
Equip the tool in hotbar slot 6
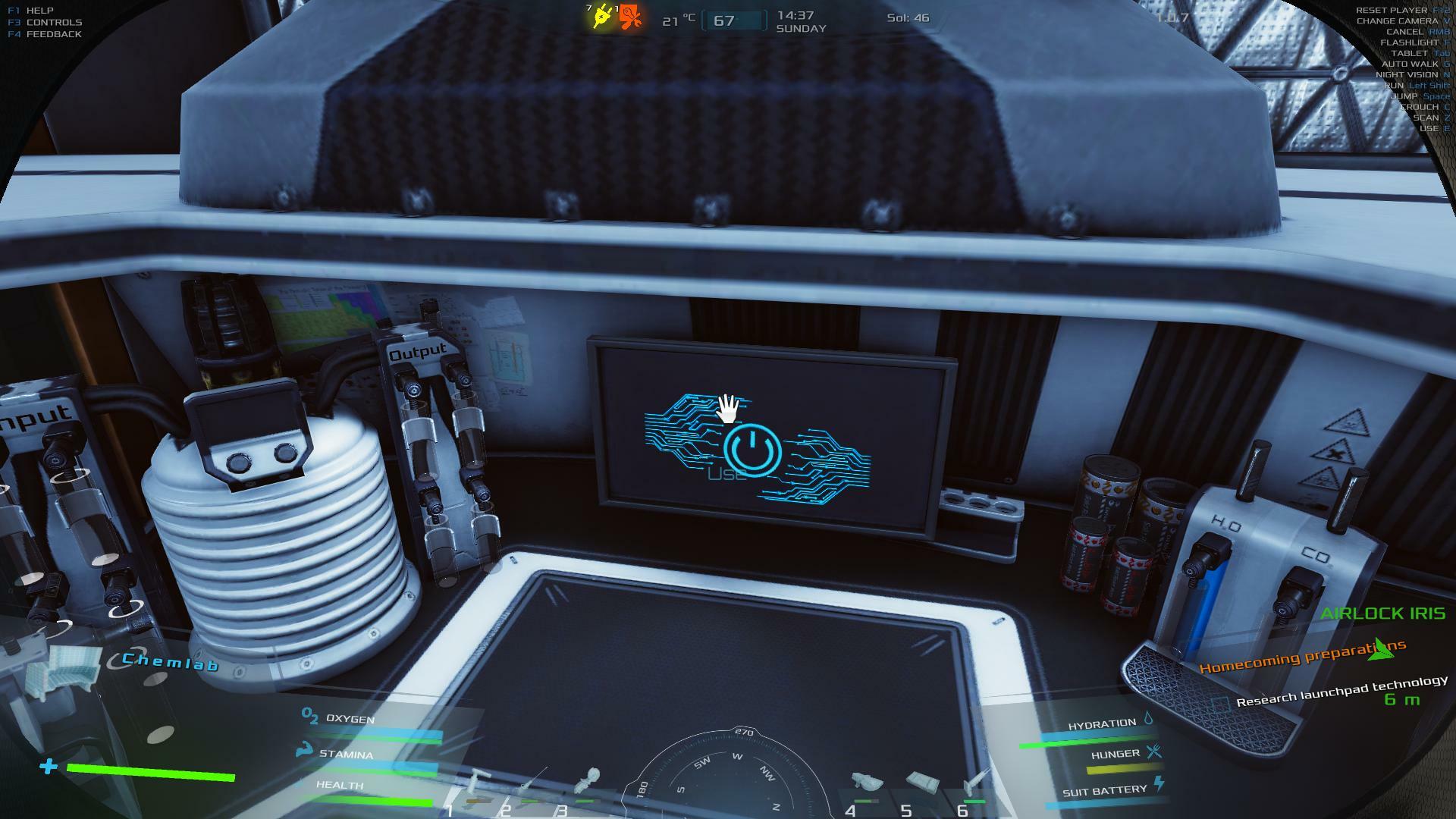tap(976, 783)
